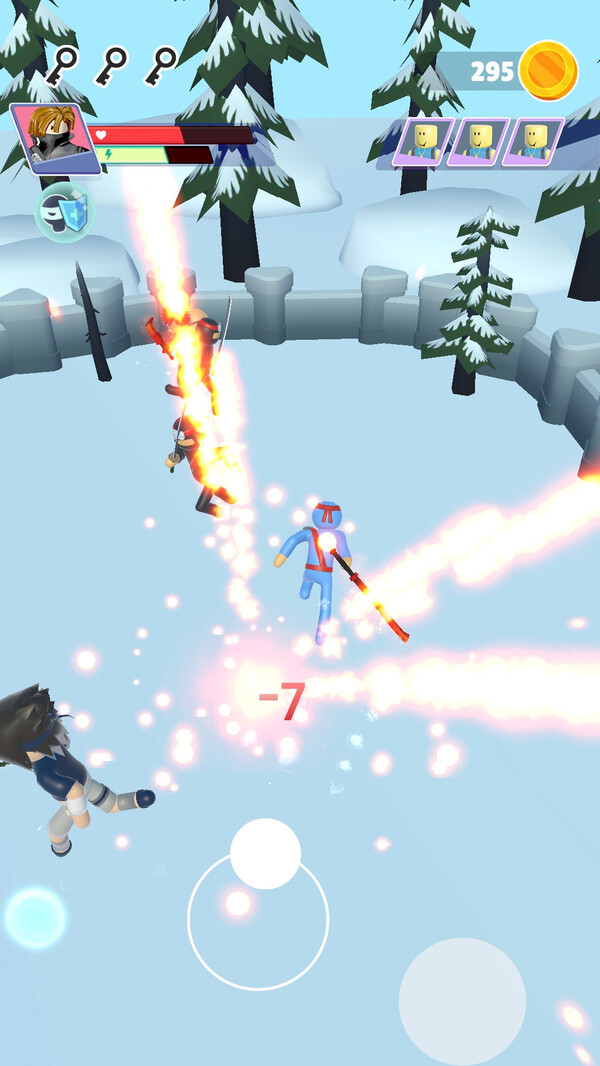Screen dimensions: 600x1066
Task: Tap the gold coin icon beside 295
Action: [548, 71]
